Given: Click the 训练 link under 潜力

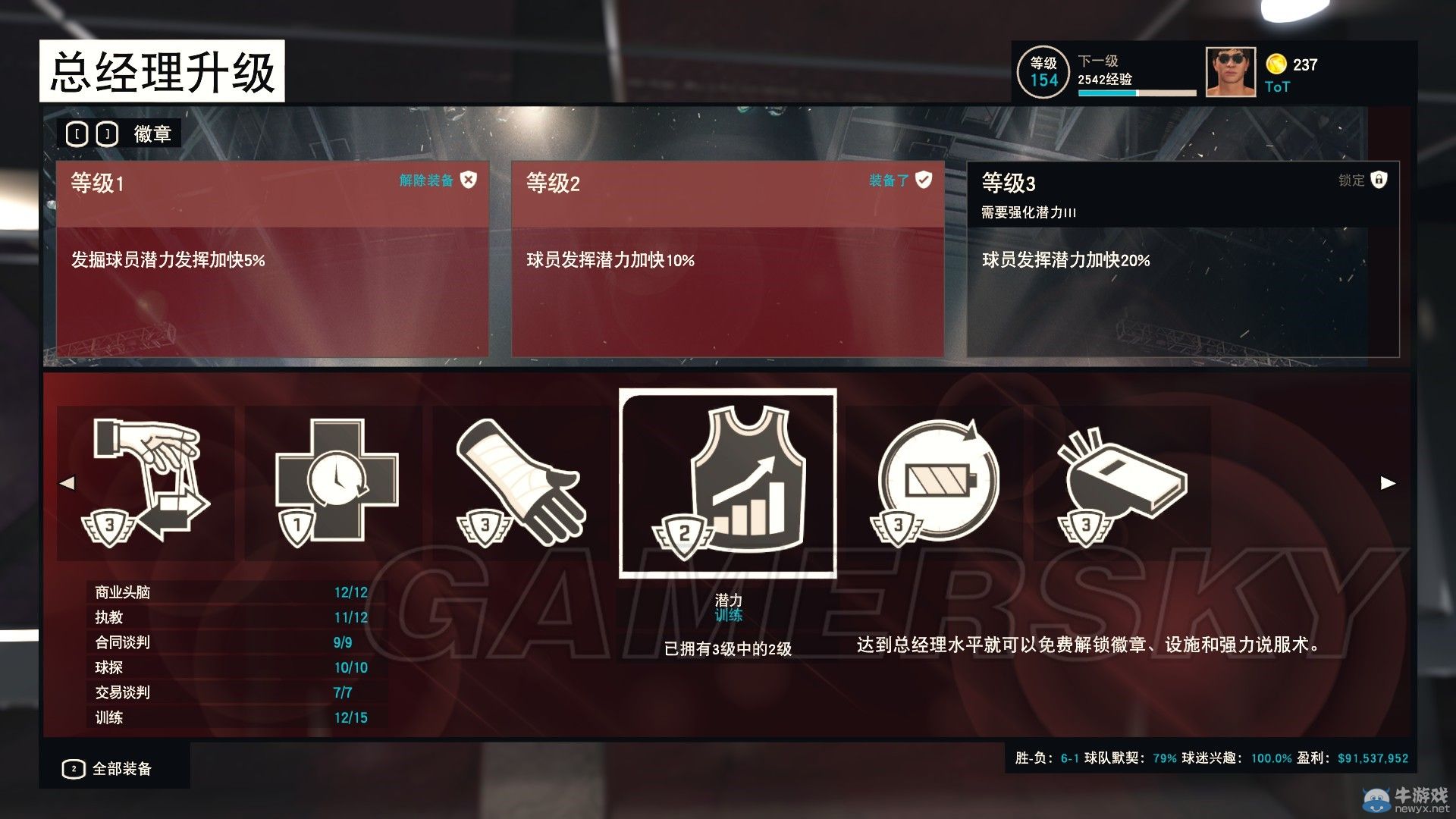Looking at the screenshot, I should point(729,617).
